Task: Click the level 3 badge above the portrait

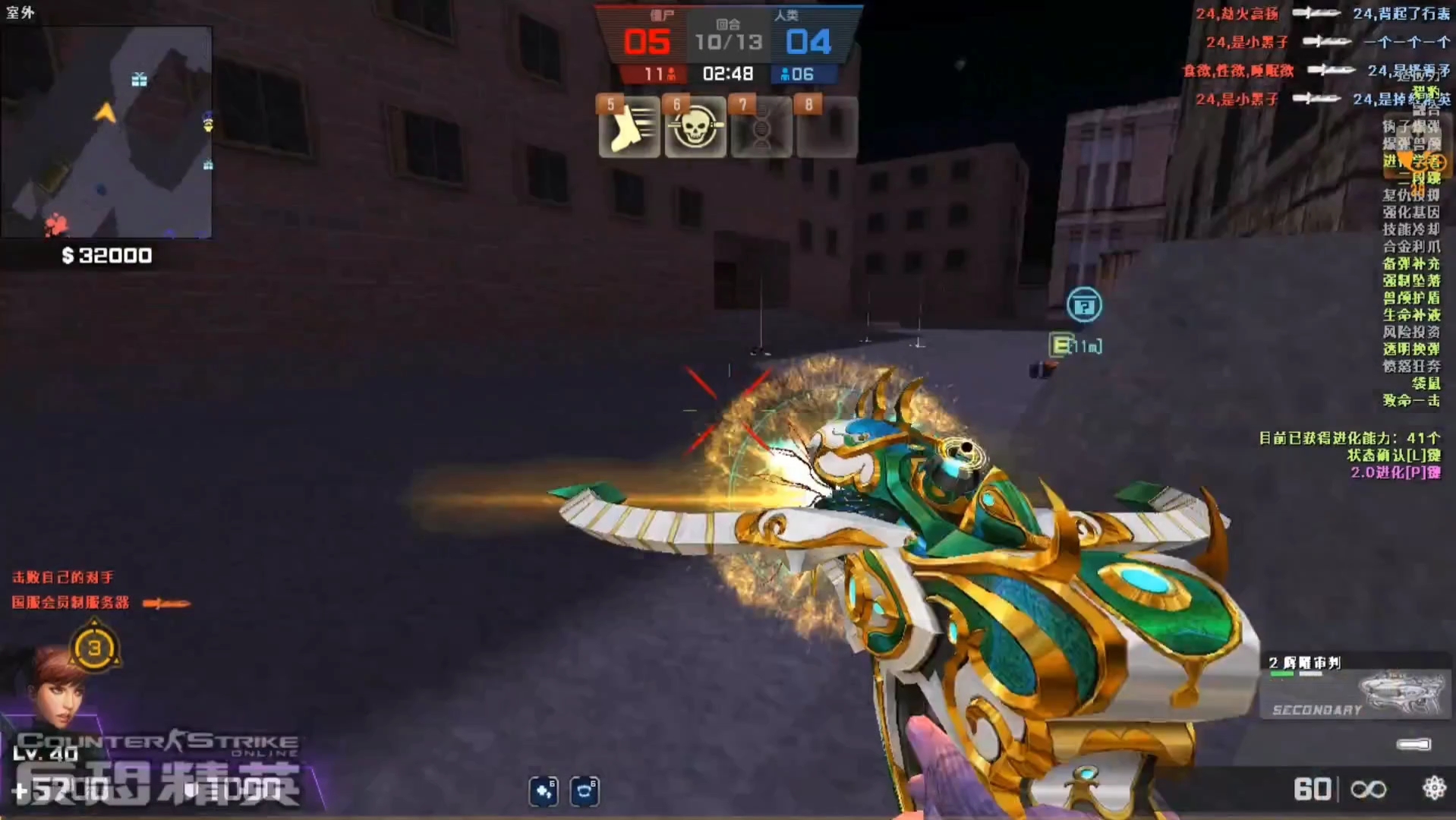Action: pos(94,648)
